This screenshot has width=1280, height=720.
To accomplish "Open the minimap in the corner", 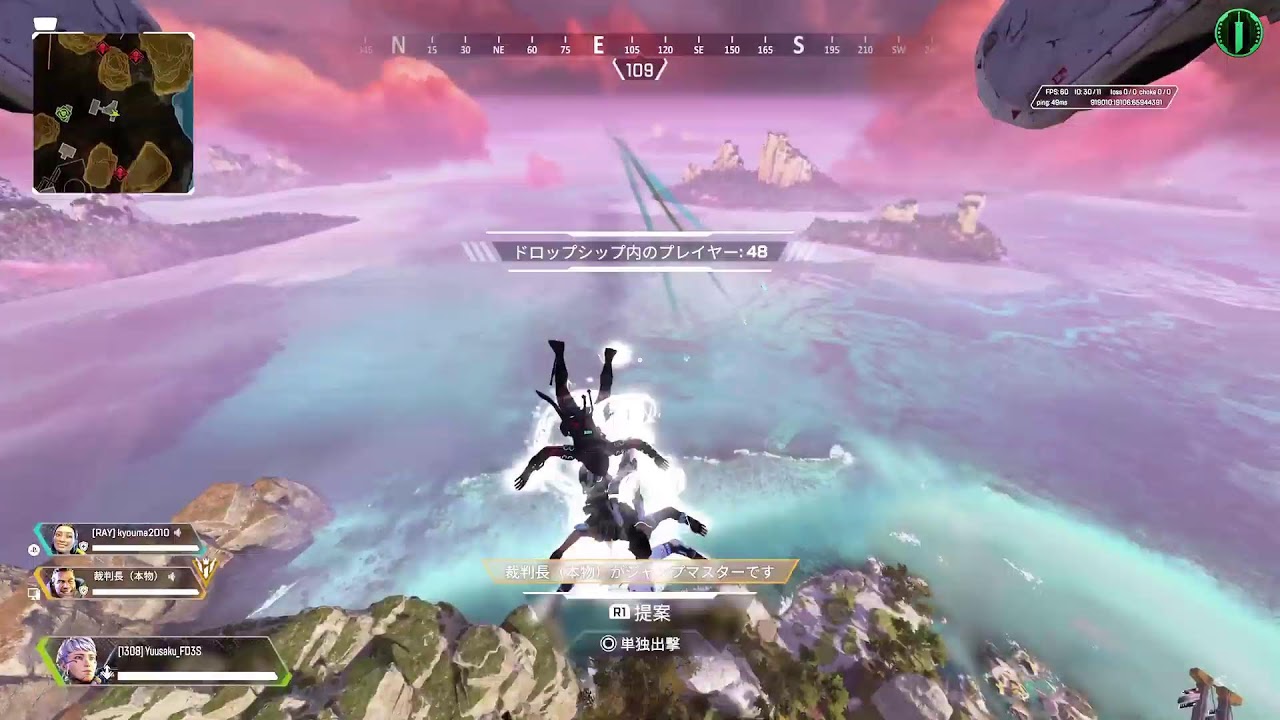I will pos(113,112).
